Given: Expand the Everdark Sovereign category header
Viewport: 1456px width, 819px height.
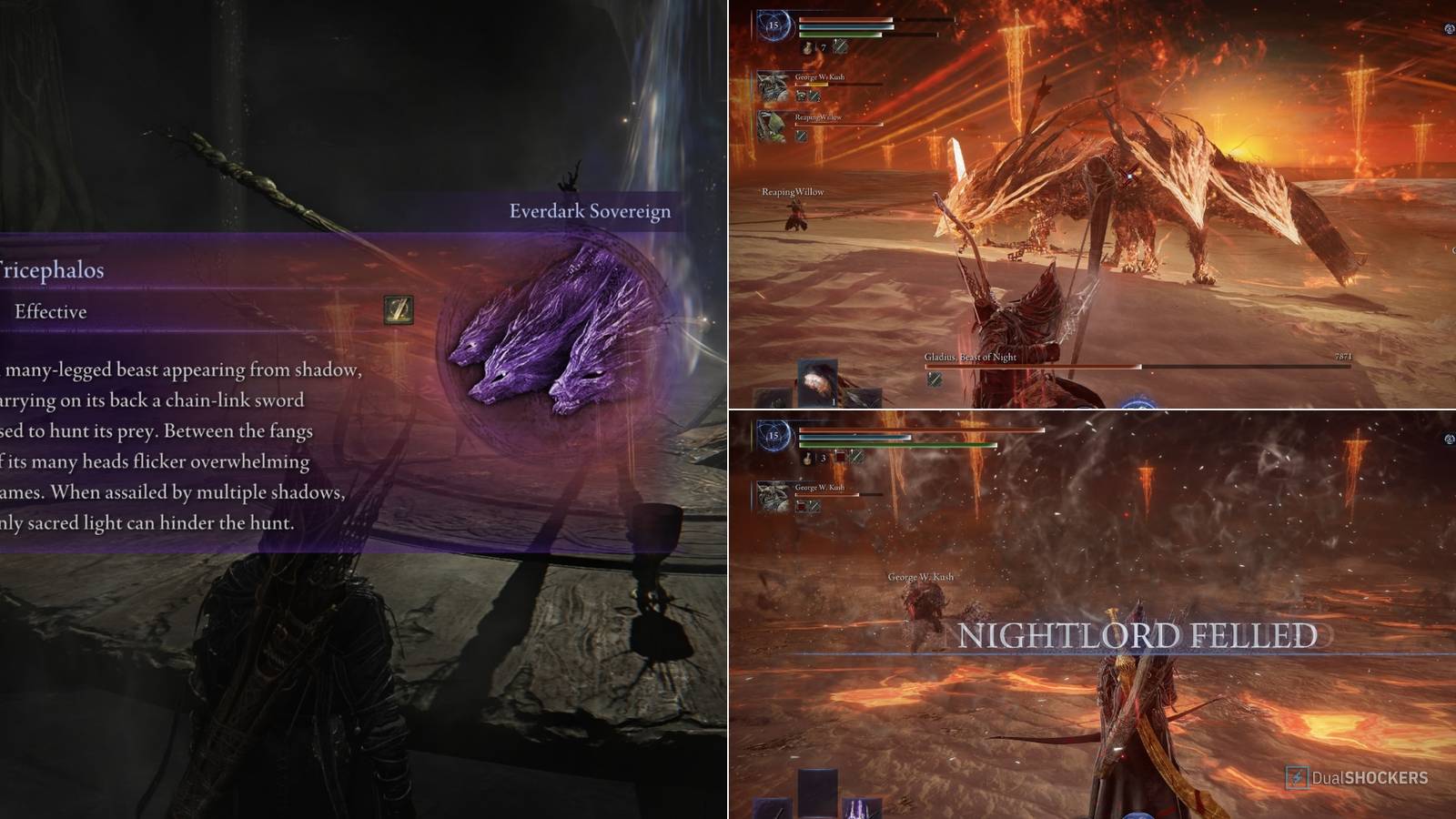Looking at the screenshot, I should [589, 211].
